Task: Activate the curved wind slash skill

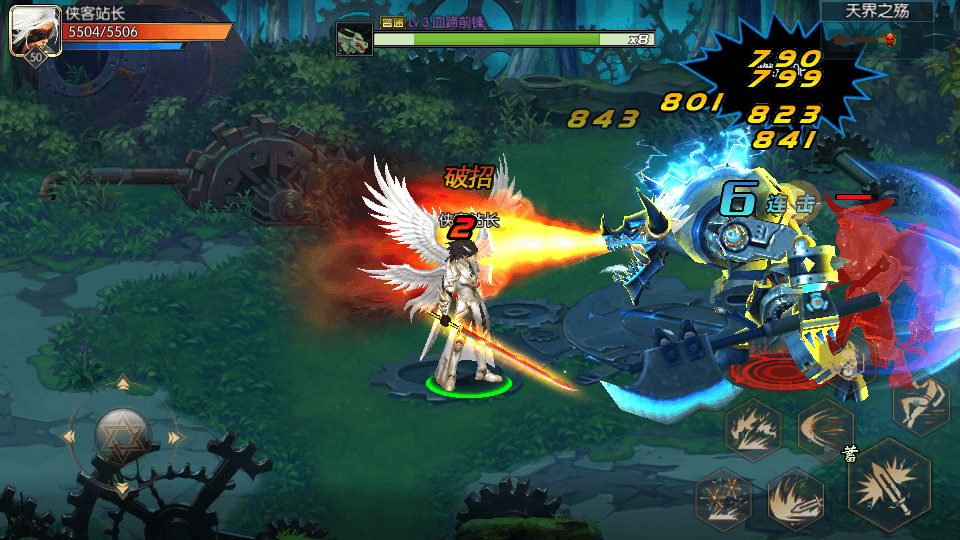Action: click(x=824, y=428)
